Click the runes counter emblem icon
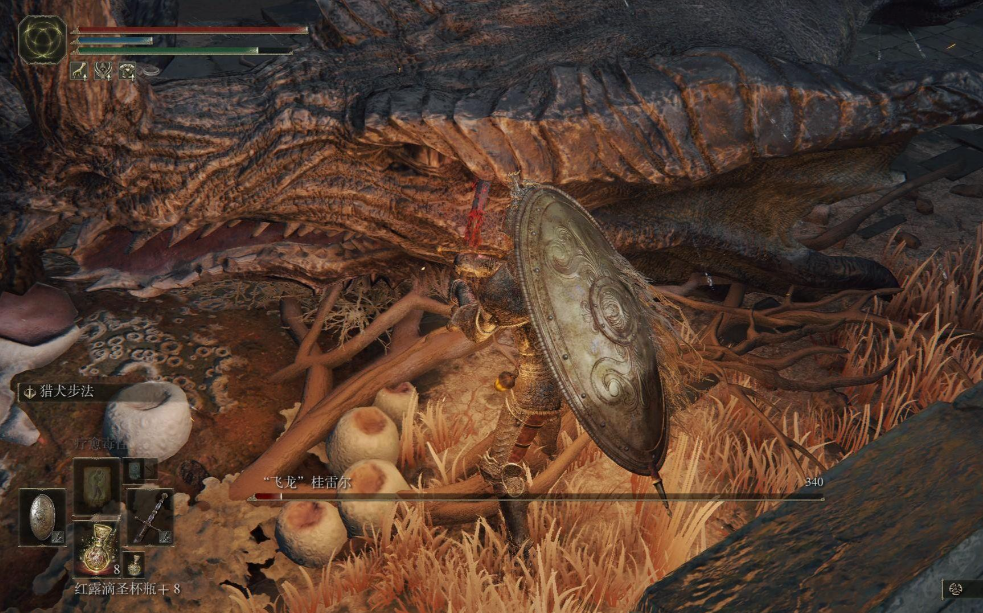This screenshot has height=613, width=983. coord(957,589)
